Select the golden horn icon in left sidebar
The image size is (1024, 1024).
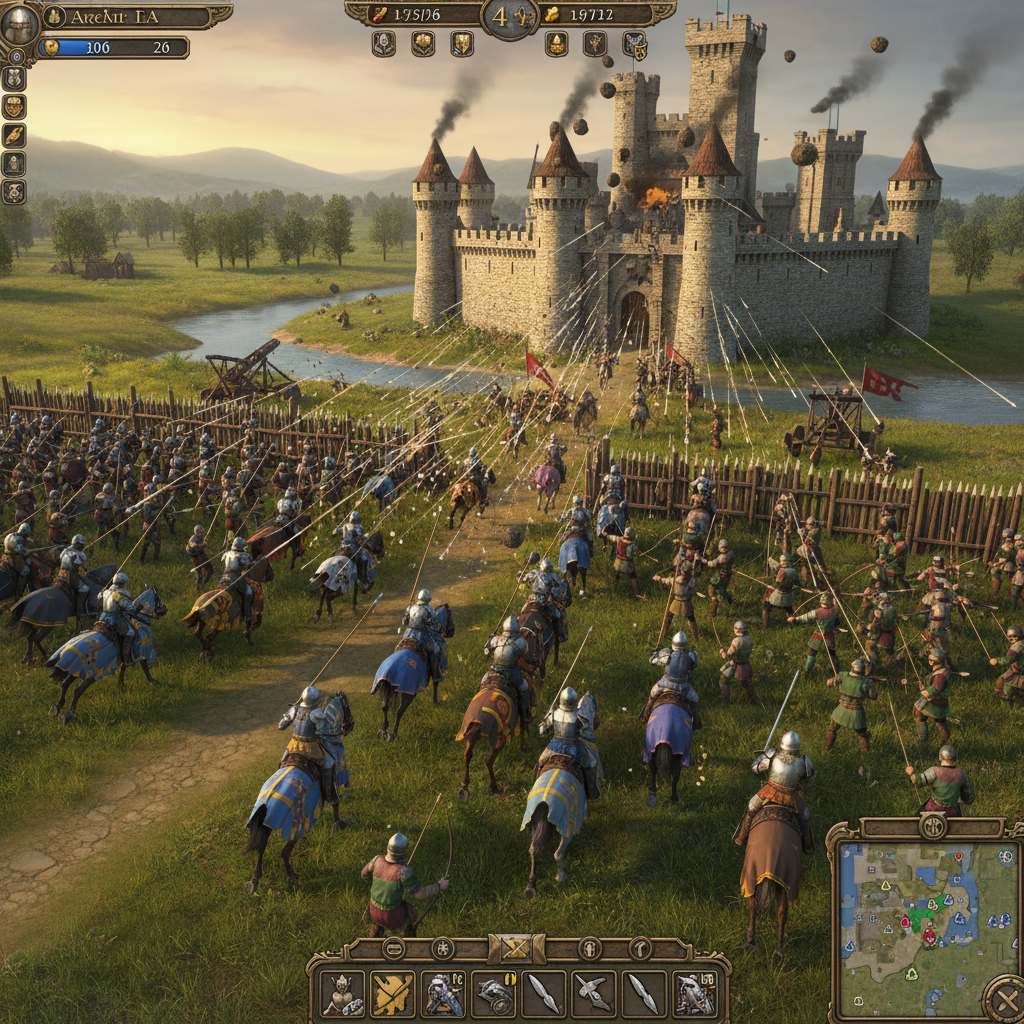[x=14, y=135]
